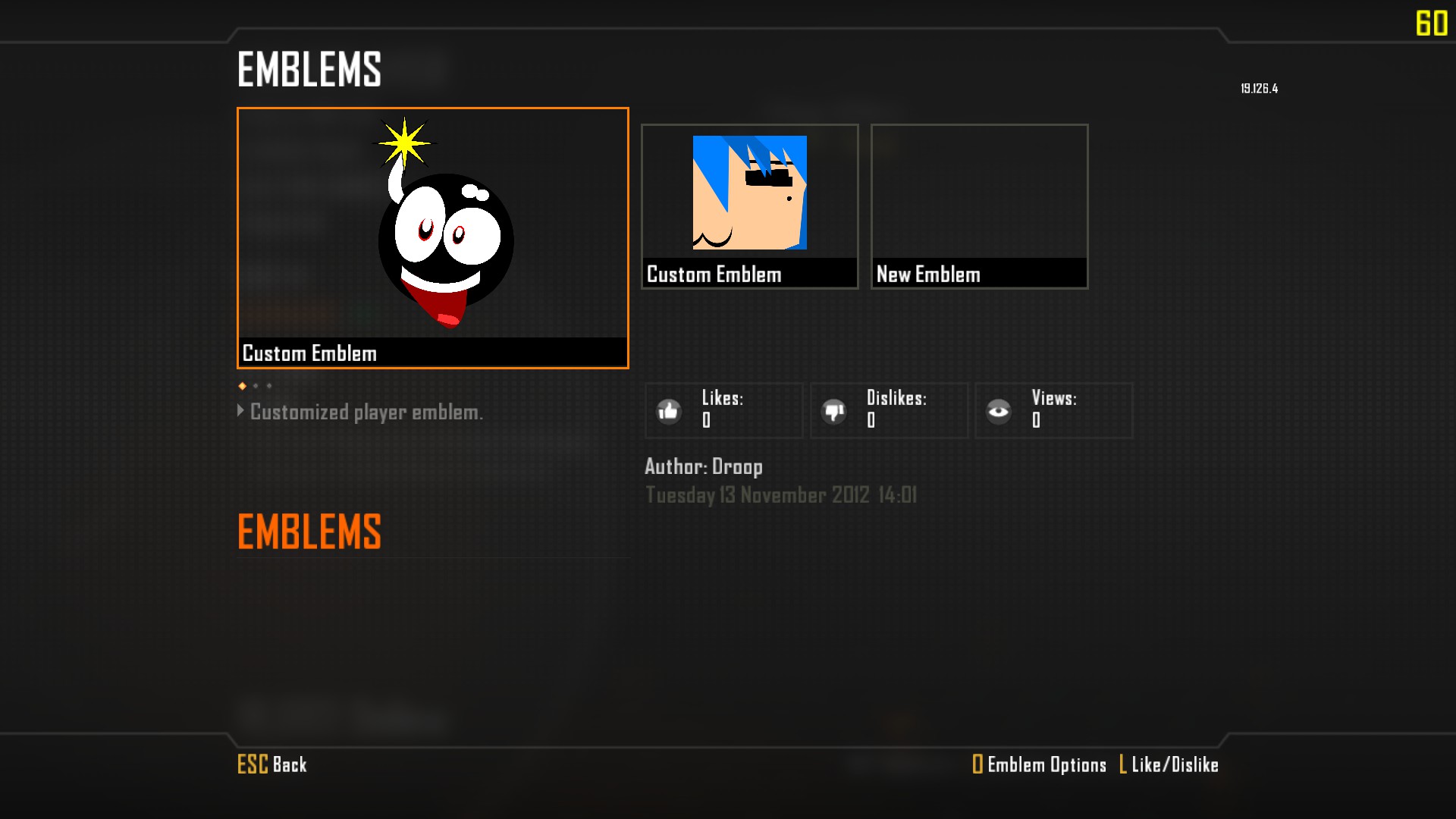Click the Back button
Viewport: 1456px width, 819px height.
point(272,764)
